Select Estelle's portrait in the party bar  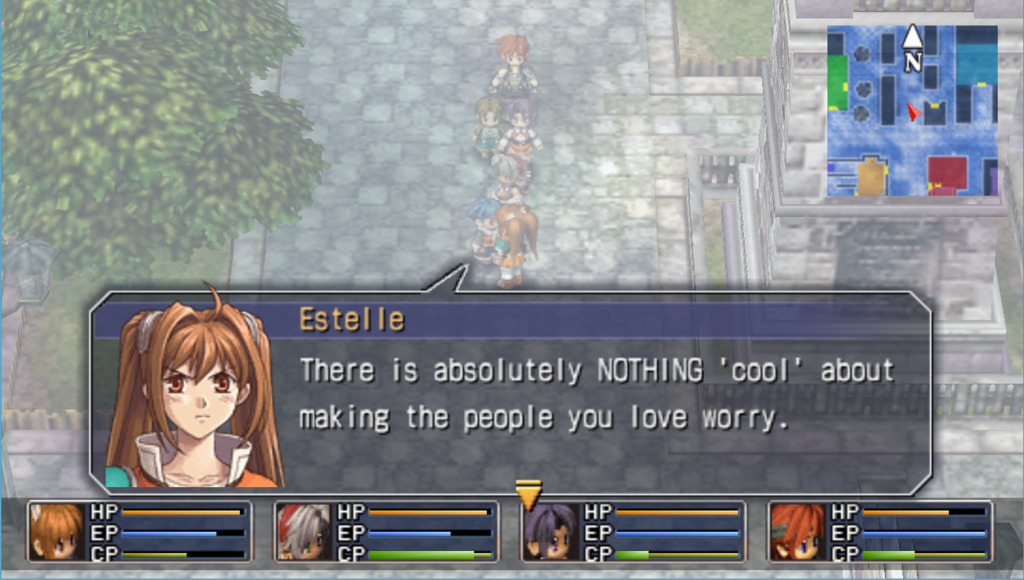coord(57,531)
